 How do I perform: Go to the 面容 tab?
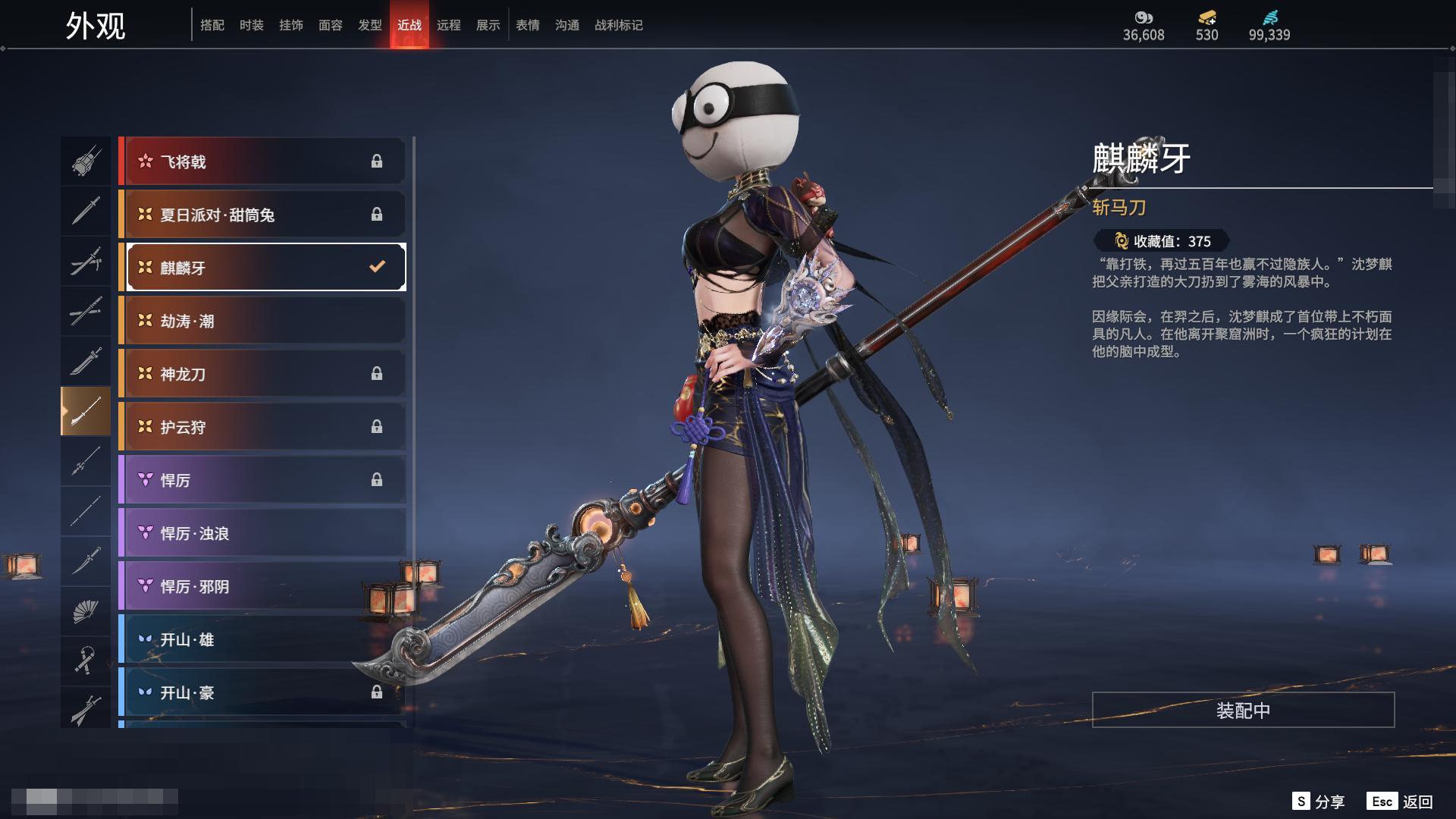pyautogui.click(x=330, y=26)
